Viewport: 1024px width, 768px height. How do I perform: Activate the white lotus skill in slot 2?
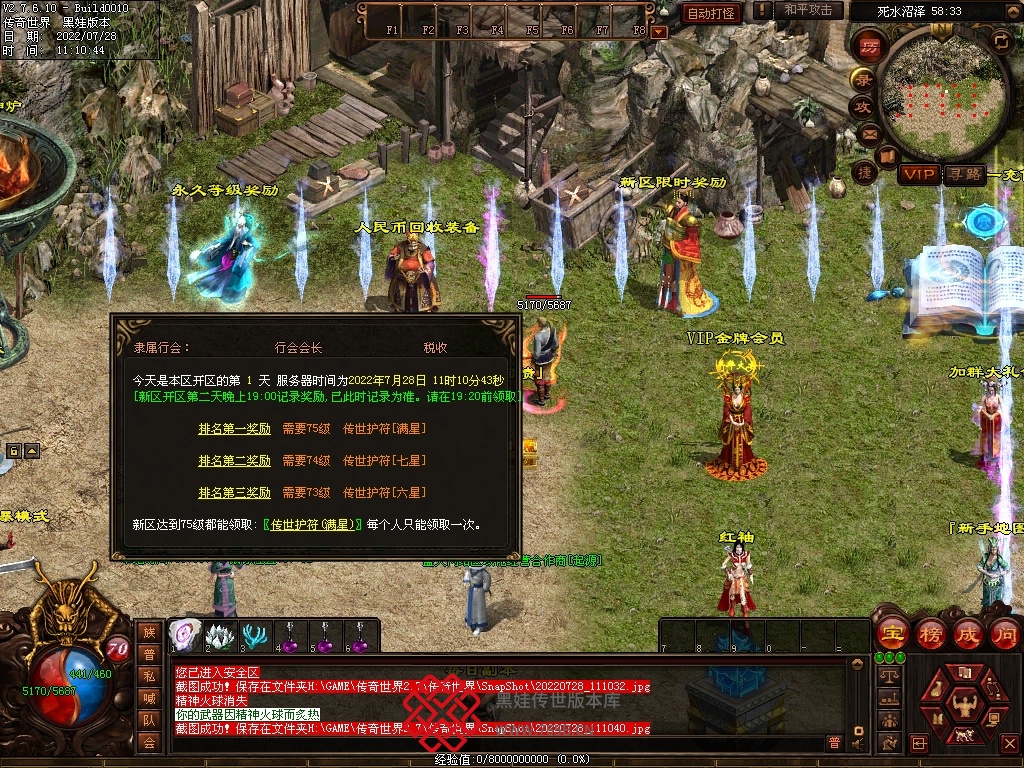coord(218,636)
